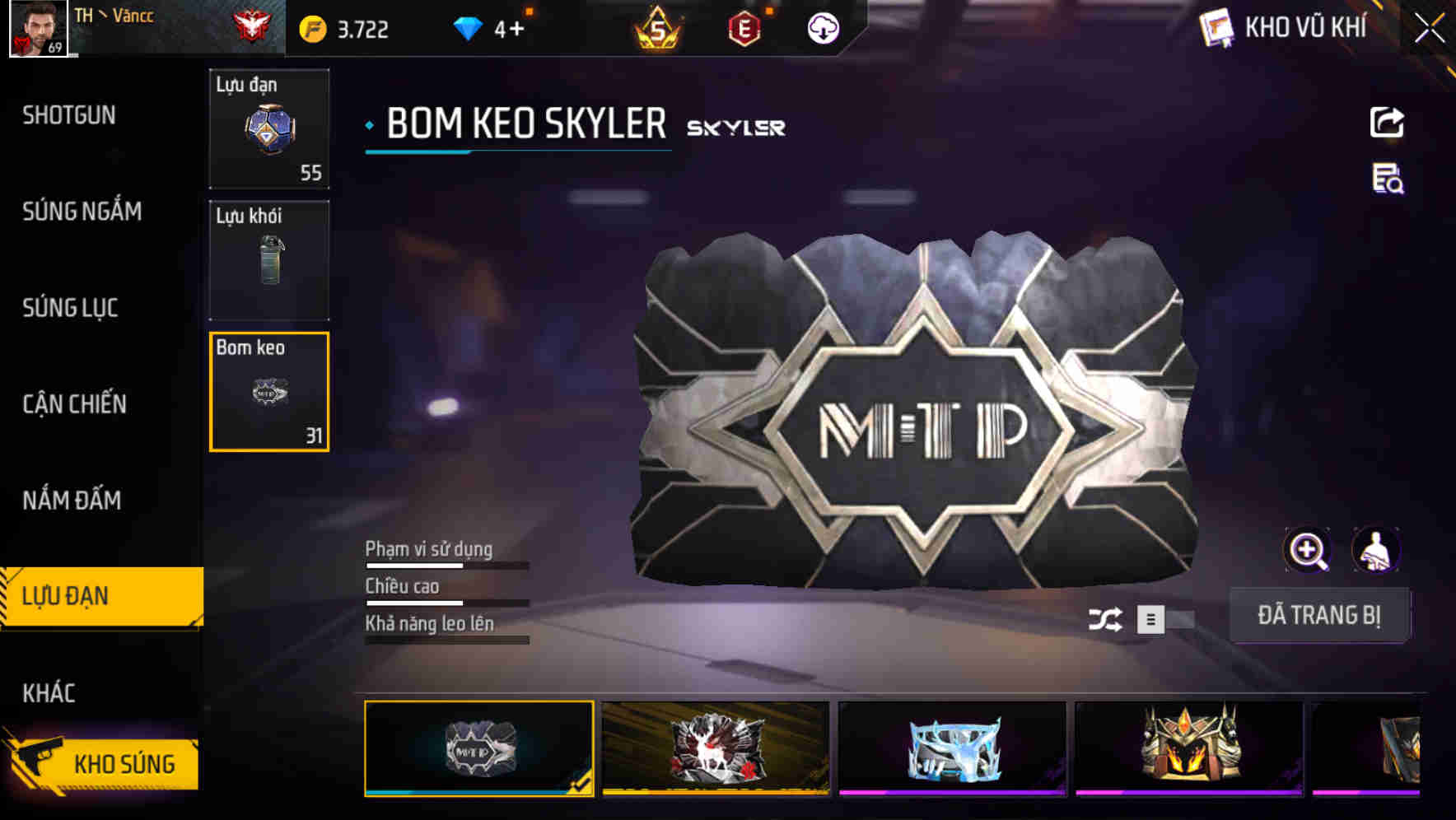1456x820 pixels.
Task: Switch to the SHOTGUN category
Action: pos(69,115)
